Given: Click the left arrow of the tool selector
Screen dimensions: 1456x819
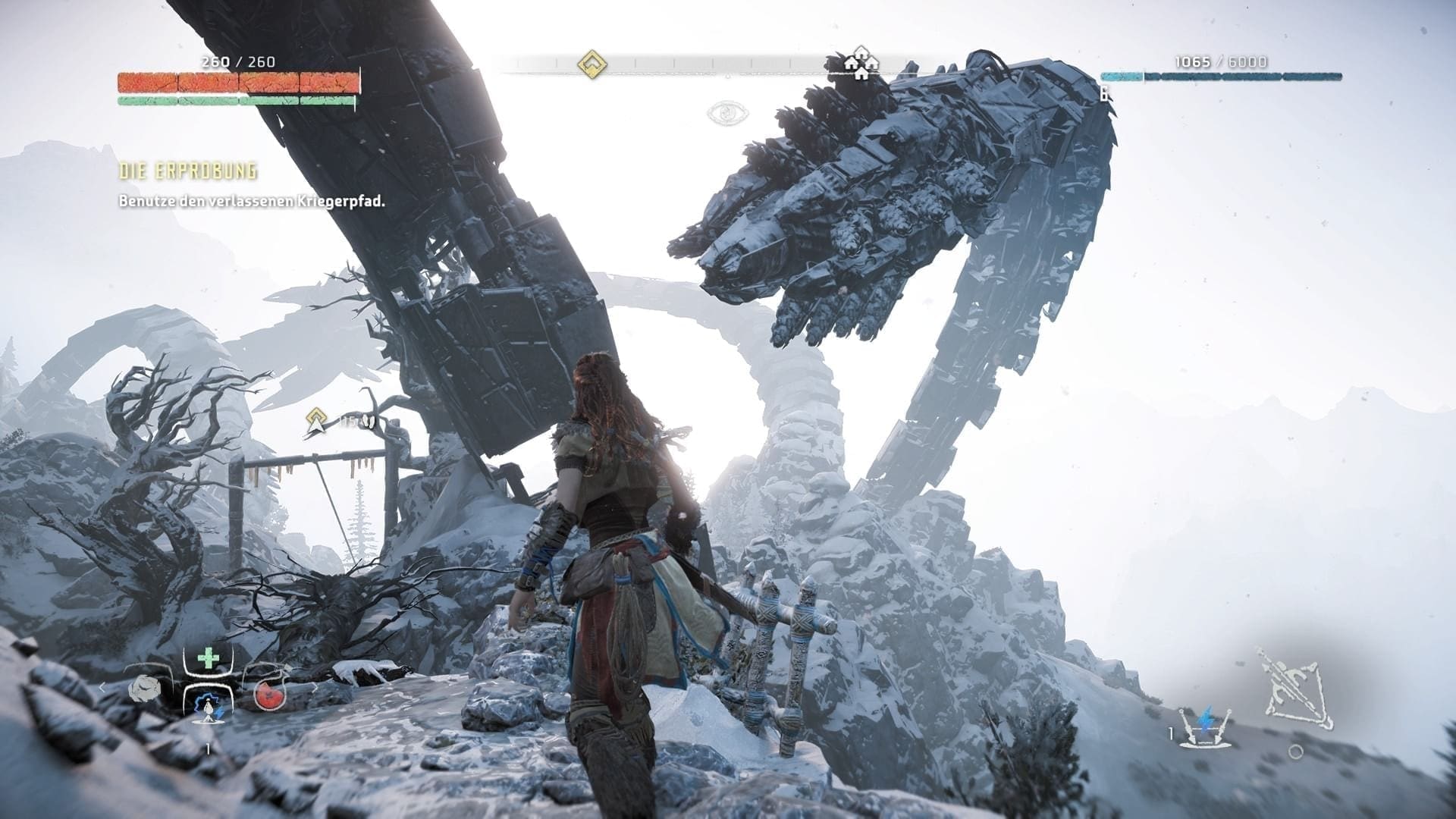Looking at the screenshot, I should click(x=103, y=688).
